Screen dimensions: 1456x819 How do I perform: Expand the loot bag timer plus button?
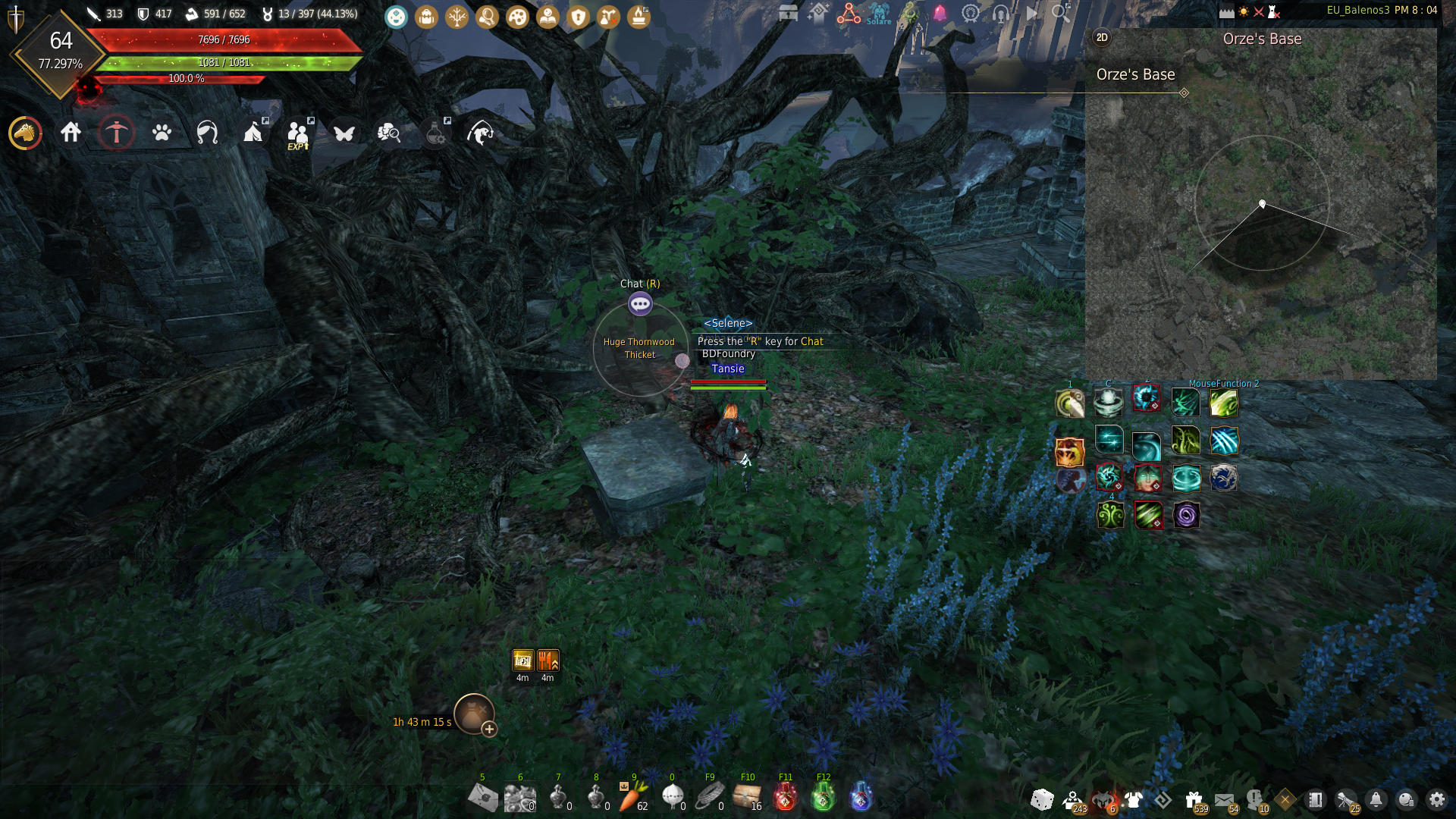click(x=489, y=730)
